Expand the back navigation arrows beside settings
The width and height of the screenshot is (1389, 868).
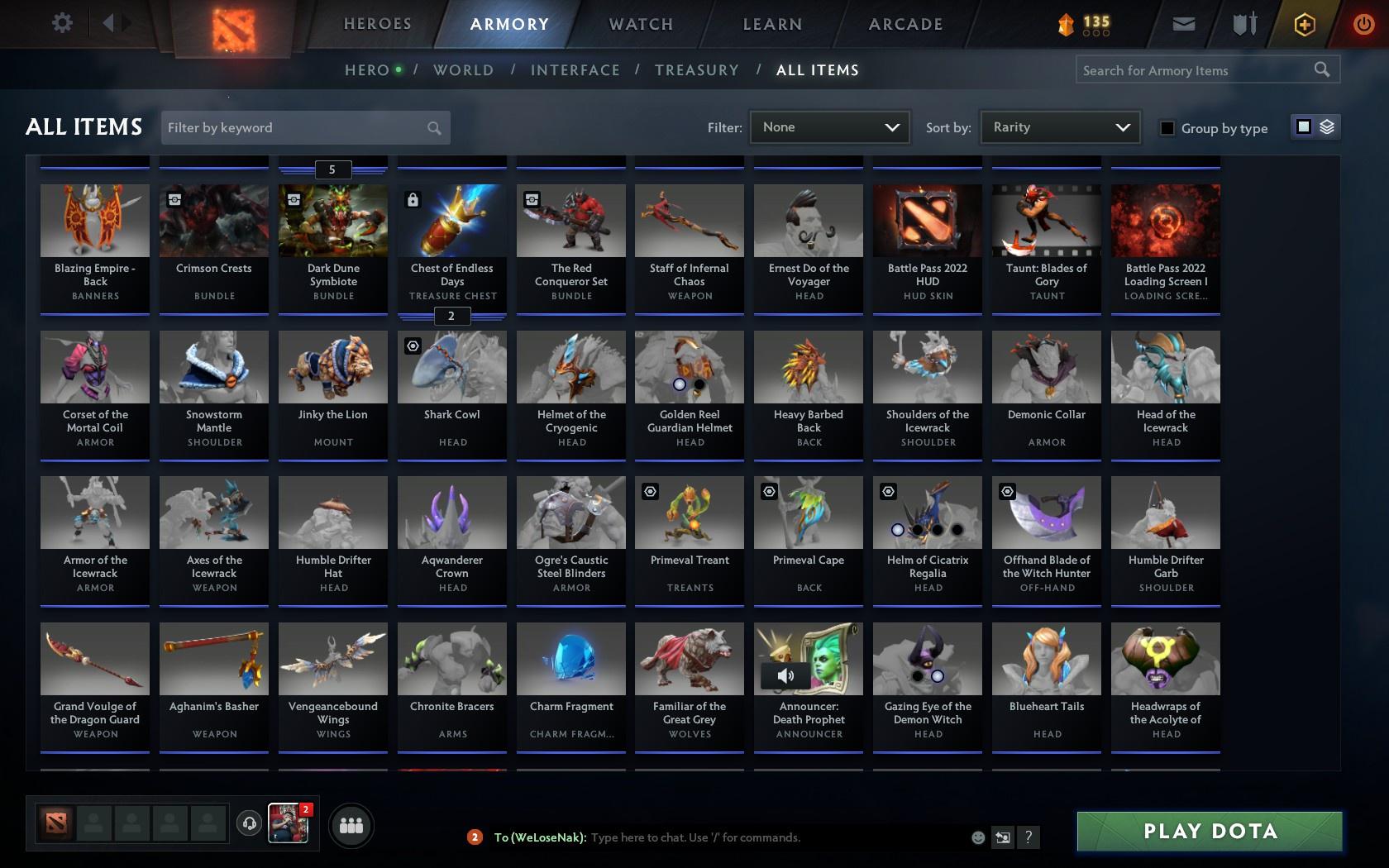pos(114,23)
